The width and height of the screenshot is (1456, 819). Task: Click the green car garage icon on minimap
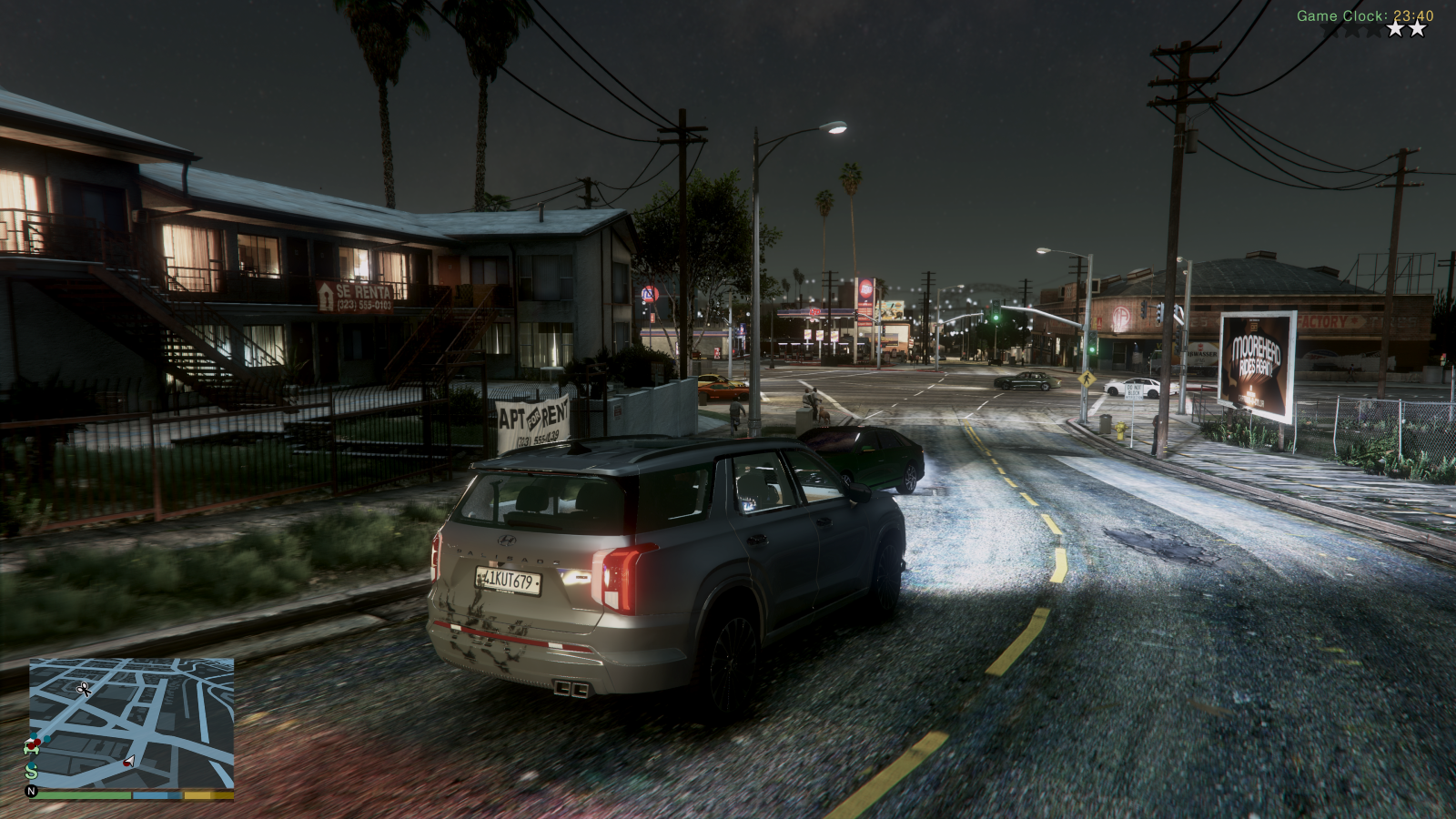(x=31, y=748)
